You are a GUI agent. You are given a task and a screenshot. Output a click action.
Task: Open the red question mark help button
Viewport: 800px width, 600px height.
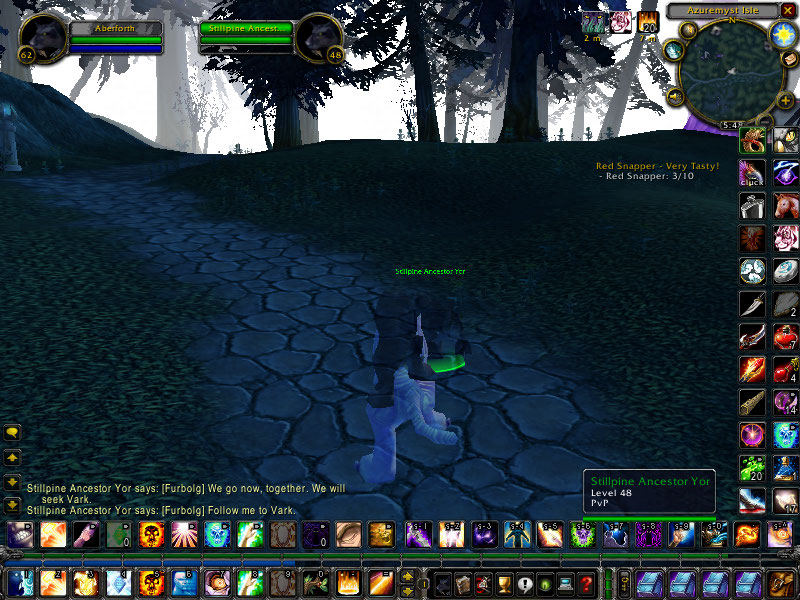(x=587, y=582)
